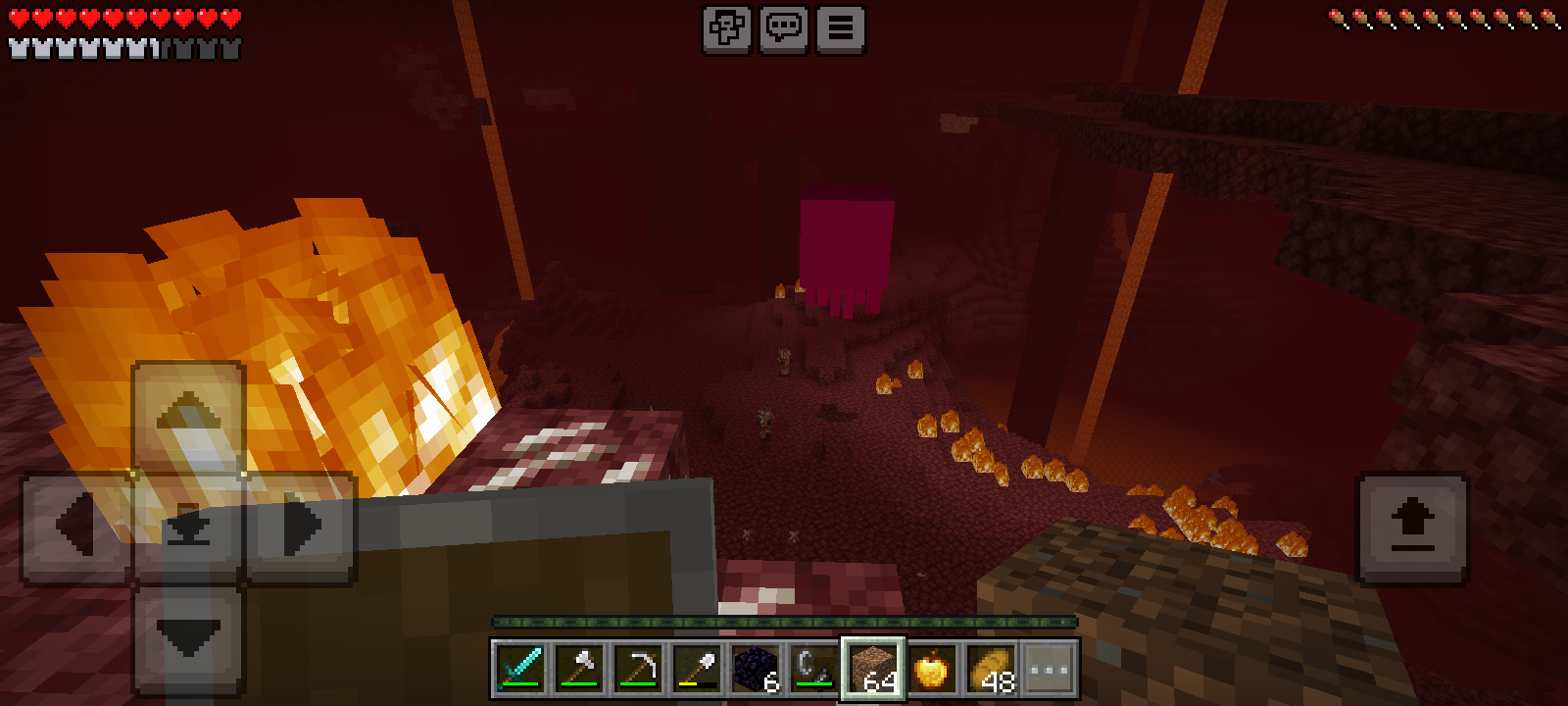Toggle sneak with the D-pad center button
The image size is (1568, 706).
188,528
